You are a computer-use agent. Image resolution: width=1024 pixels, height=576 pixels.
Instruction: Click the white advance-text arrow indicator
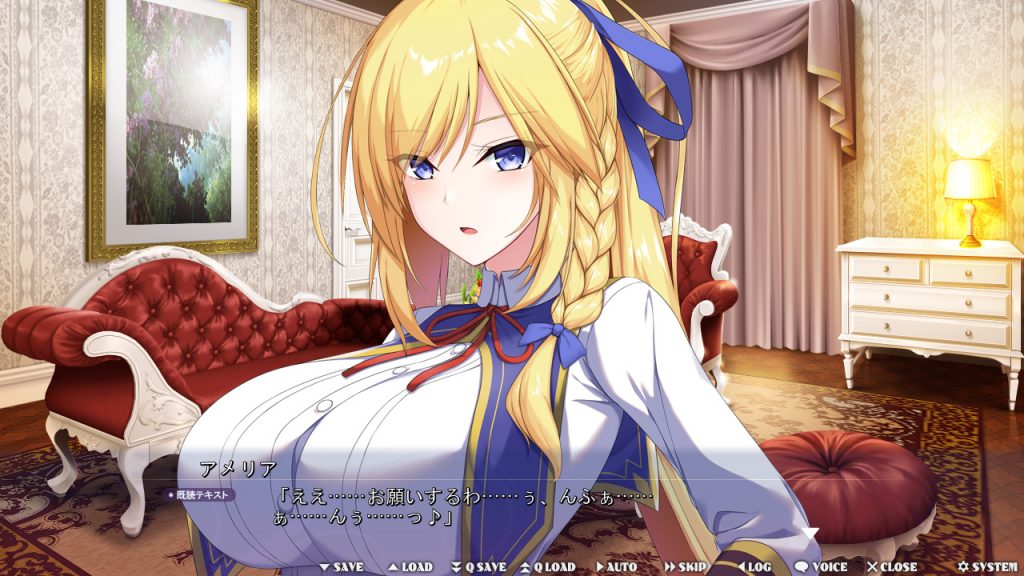(812, 533)
